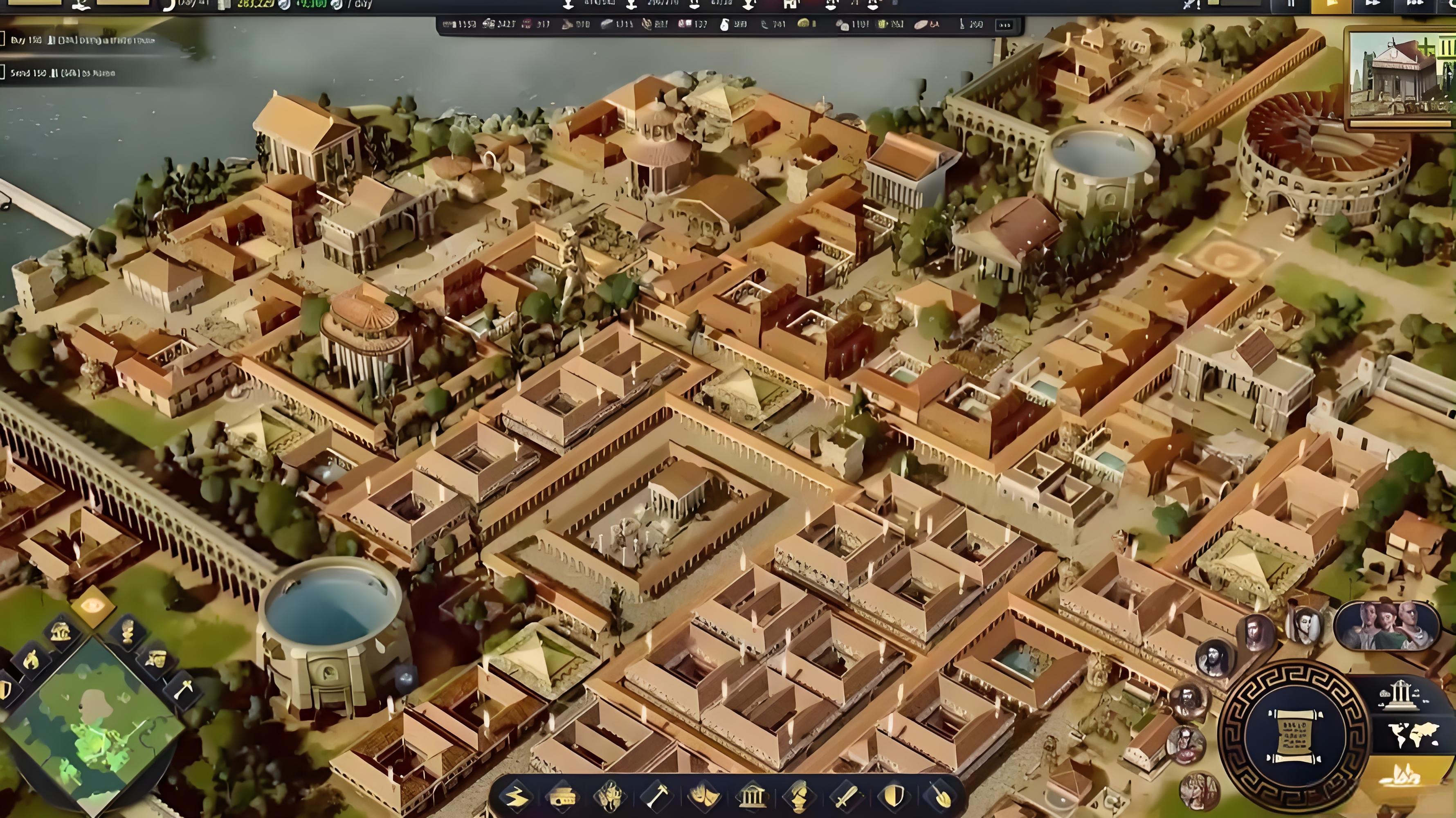Select the marble bust category
This screenshot has height=818, width=1456.
pos(798,796)
